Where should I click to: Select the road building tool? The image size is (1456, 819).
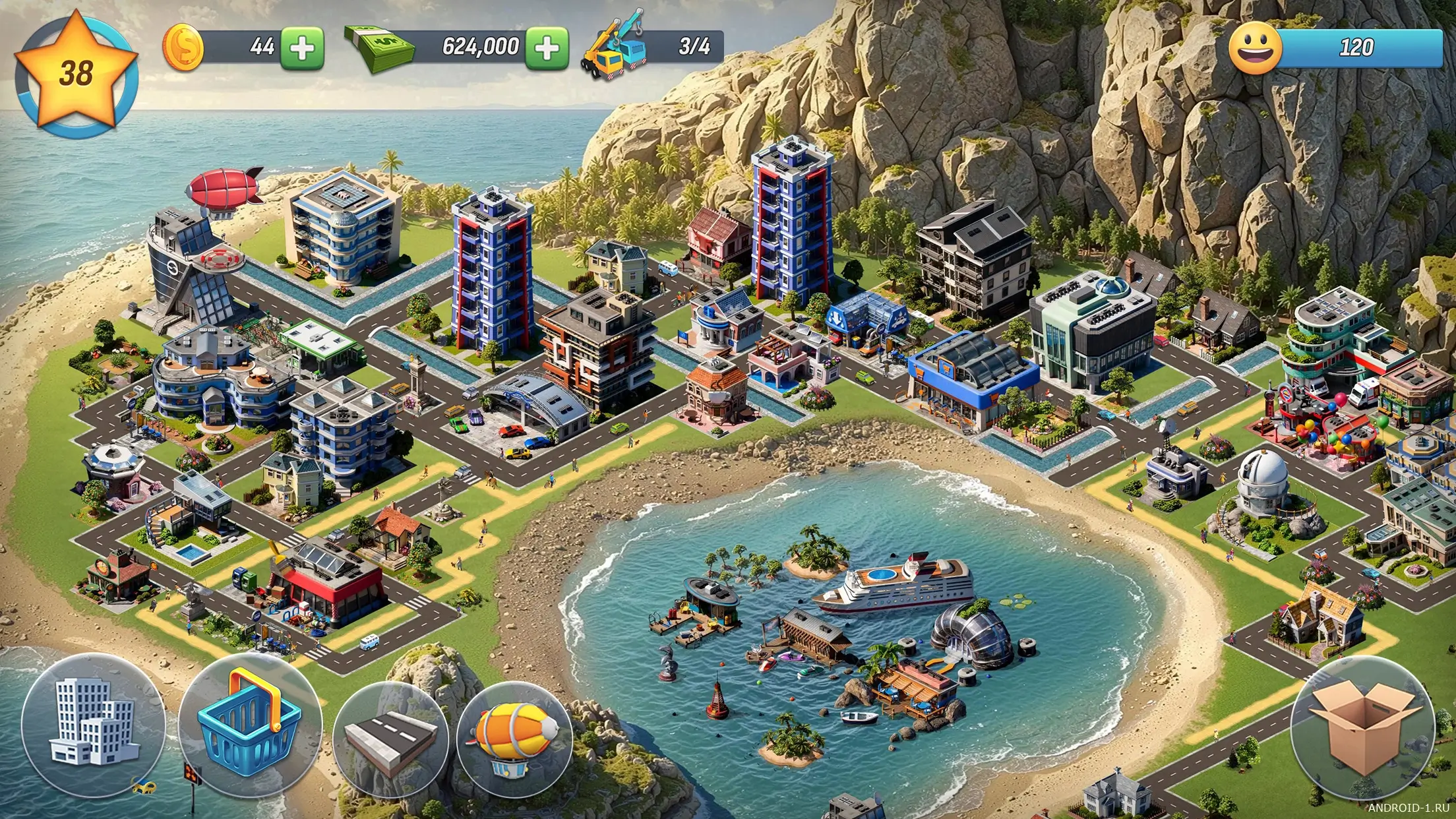(x=392, y=739)
